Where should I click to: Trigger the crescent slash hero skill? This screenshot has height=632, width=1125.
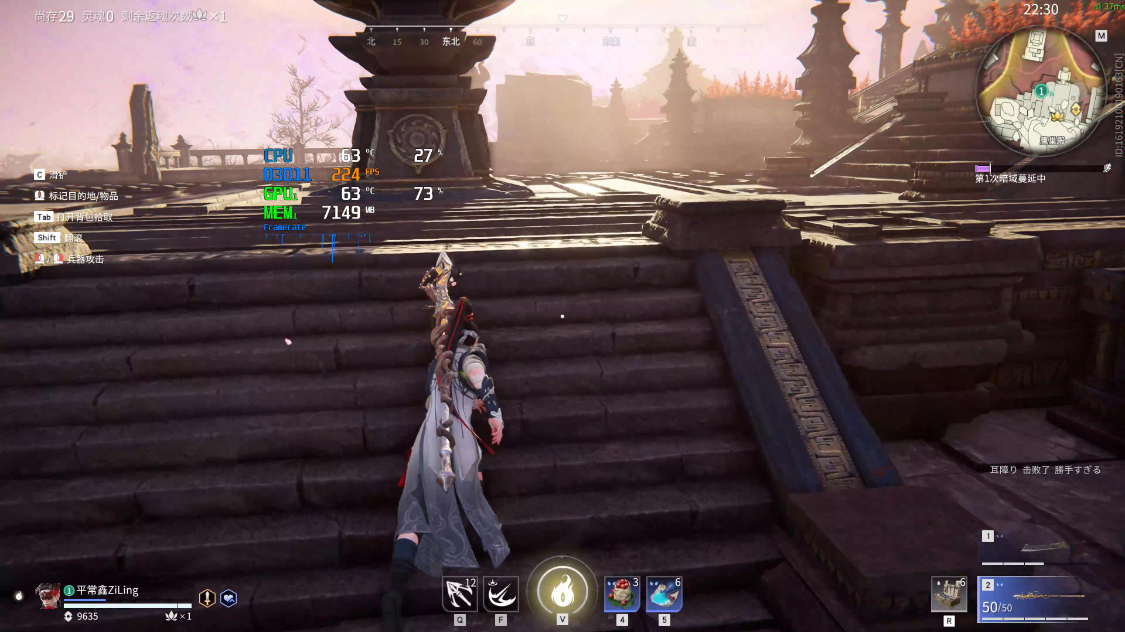501,595
